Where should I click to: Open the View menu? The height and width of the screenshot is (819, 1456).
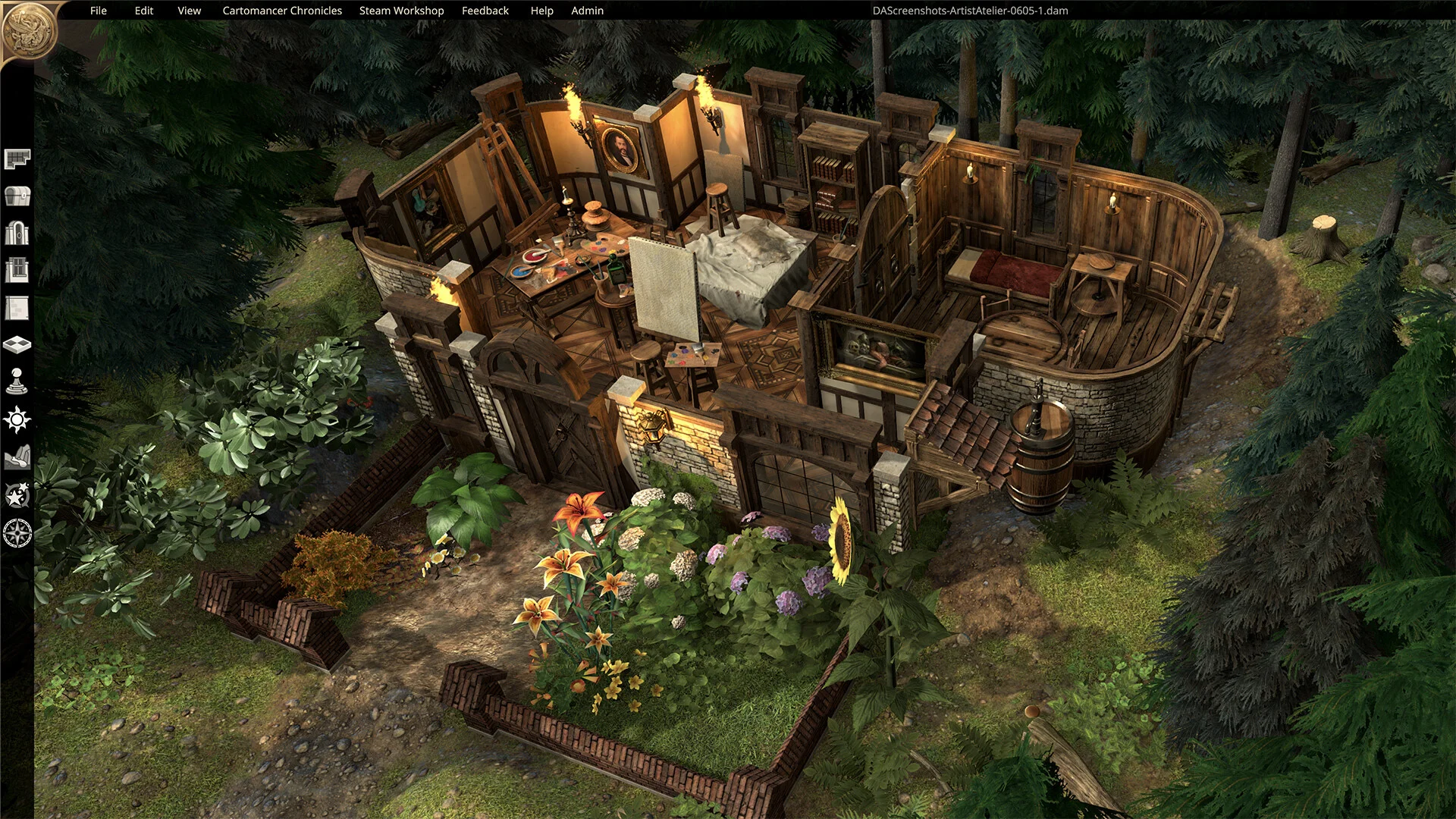(x=190, y=11)
